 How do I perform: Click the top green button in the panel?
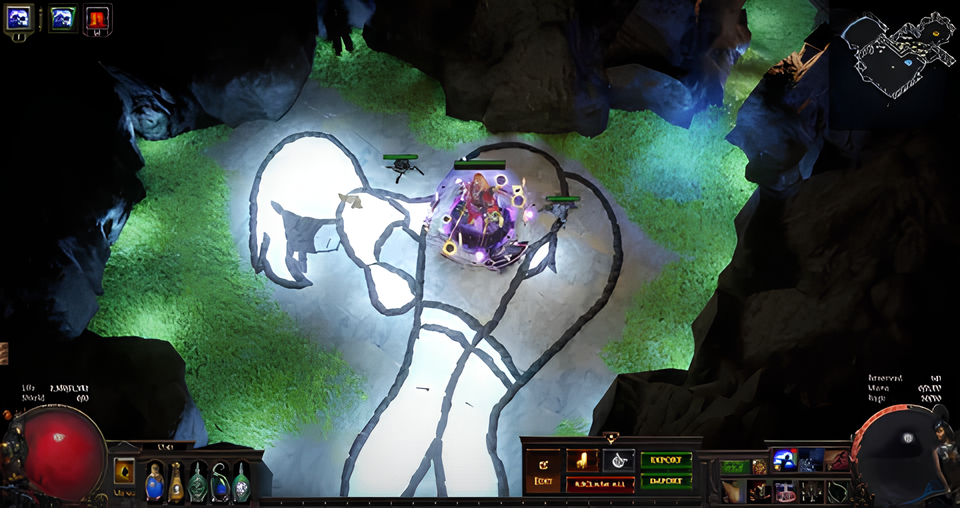[x=665, y=461]
